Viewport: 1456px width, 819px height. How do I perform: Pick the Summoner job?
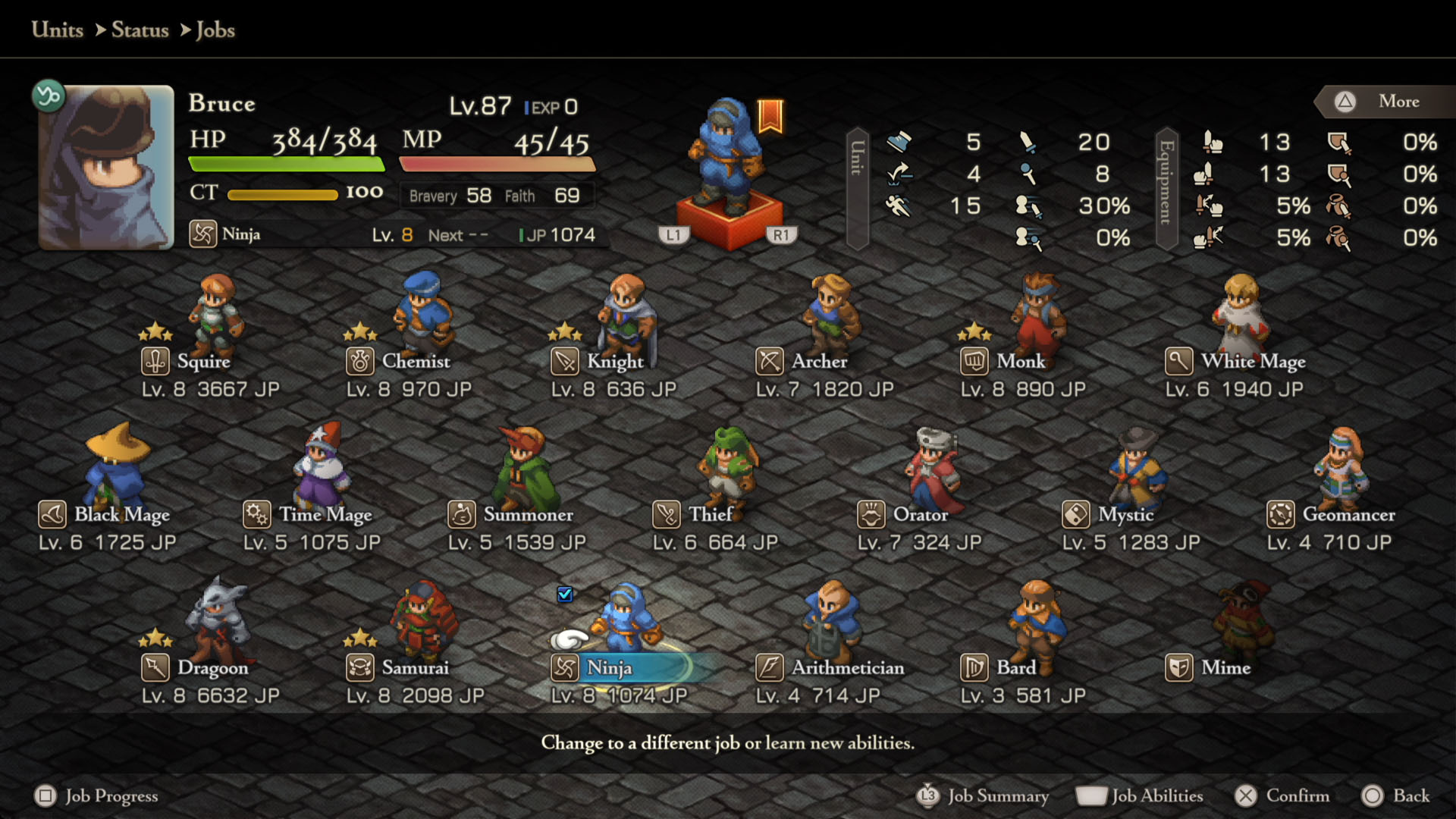coord(528,515)
